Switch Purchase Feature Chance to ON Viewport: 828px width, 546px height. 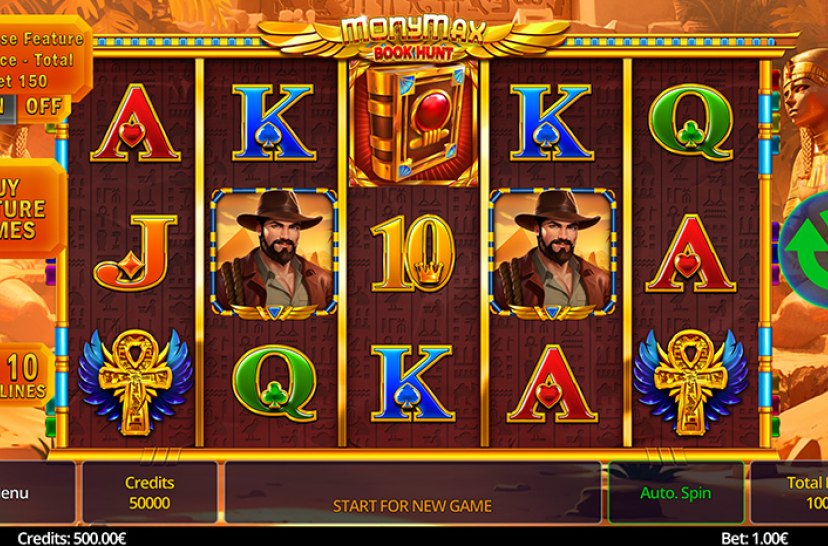6,105
